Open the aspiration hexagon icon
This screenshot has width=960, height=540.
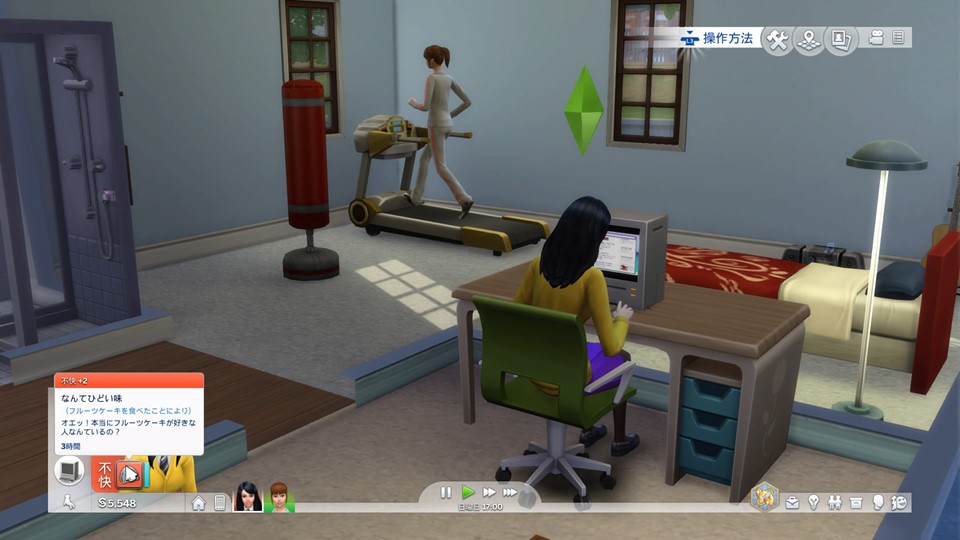(765, 497)
